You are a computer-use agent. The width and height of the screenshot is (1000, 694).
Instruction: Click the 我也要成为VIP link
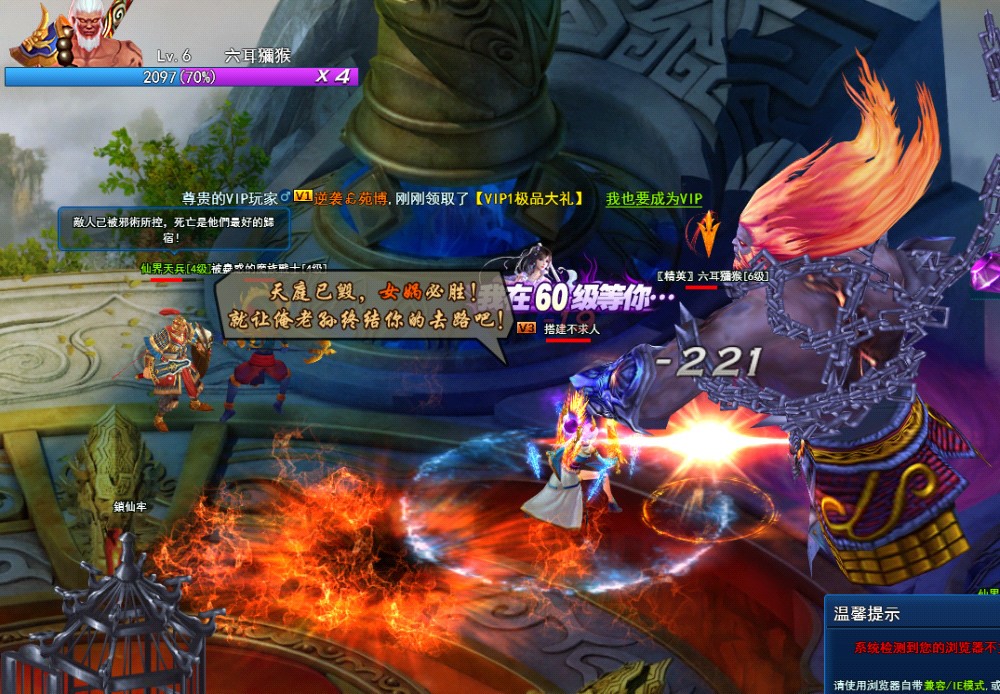(653, 199)
